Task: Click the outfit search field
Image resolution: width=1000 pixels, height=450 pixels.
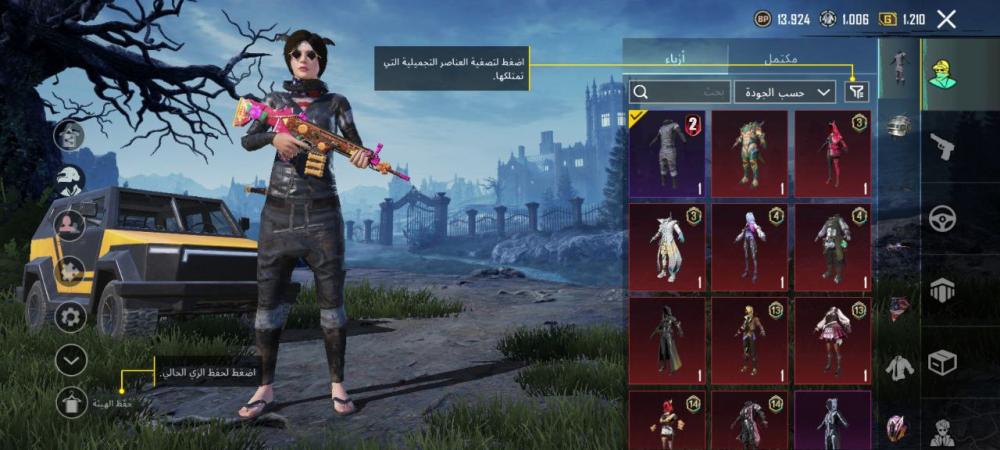Action: (x=680, y=92)
